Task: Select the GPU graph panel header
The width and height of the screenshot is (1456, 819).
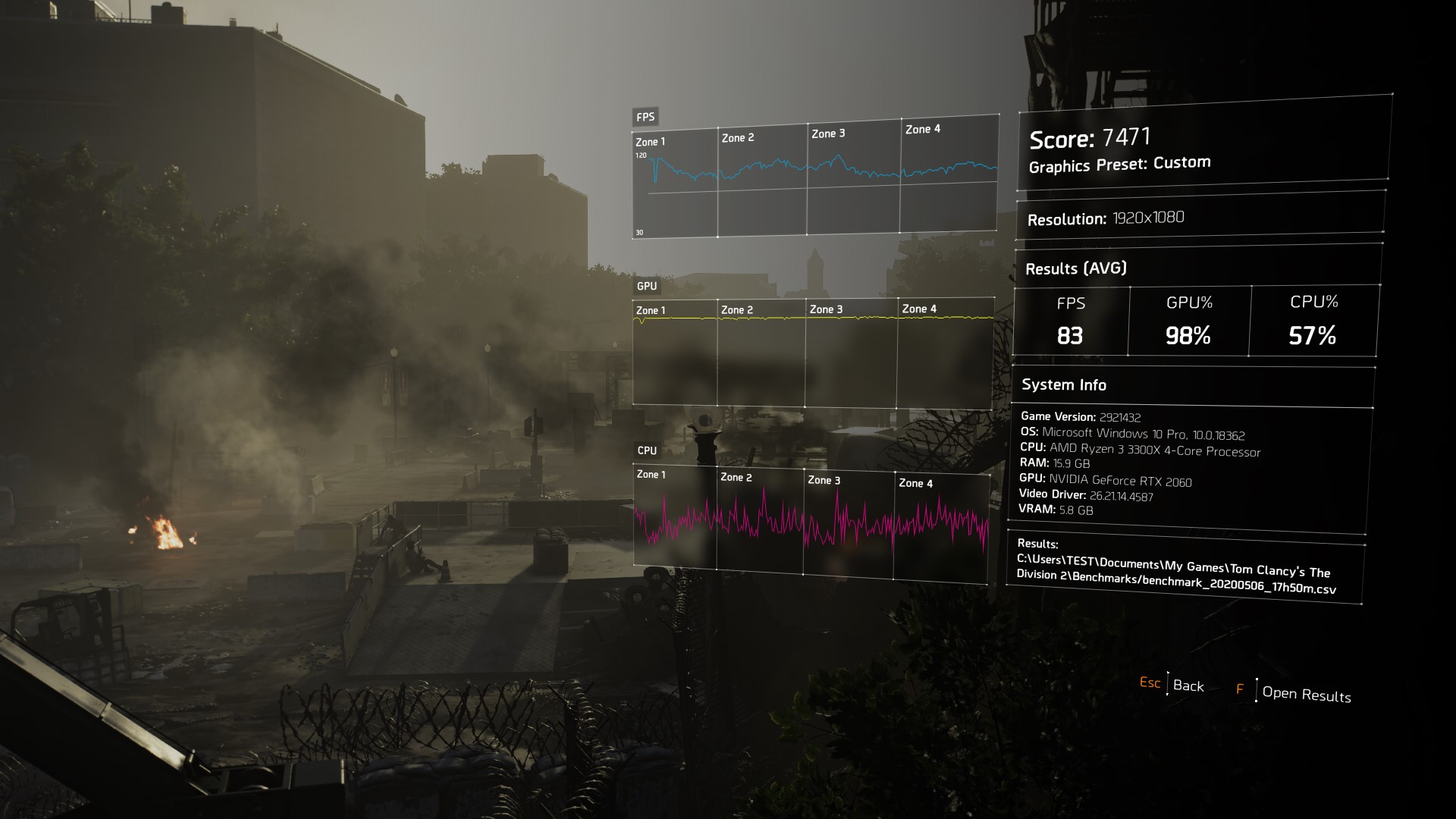Action: tap(645, 287)
